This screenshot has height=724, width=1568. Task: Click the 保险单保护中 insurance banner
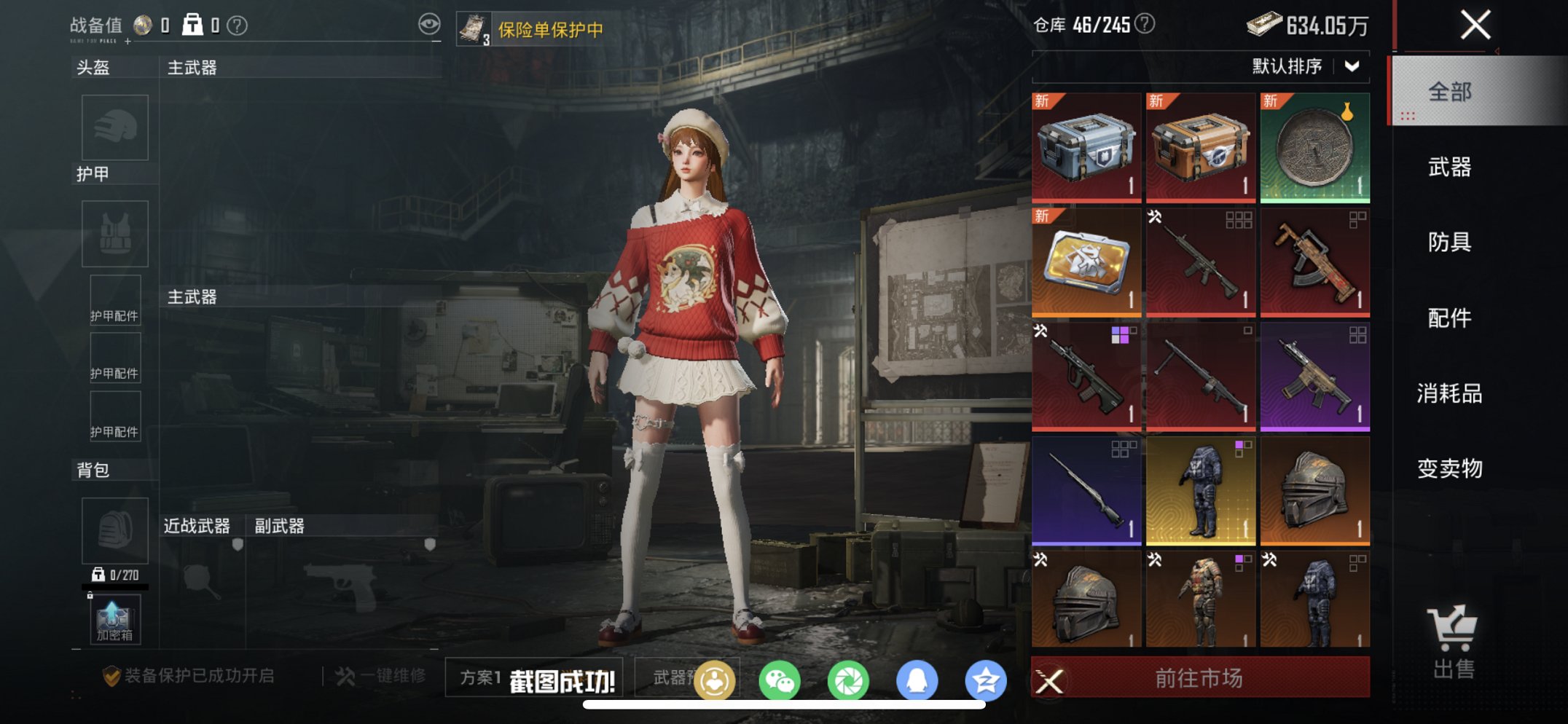(539, 29)
